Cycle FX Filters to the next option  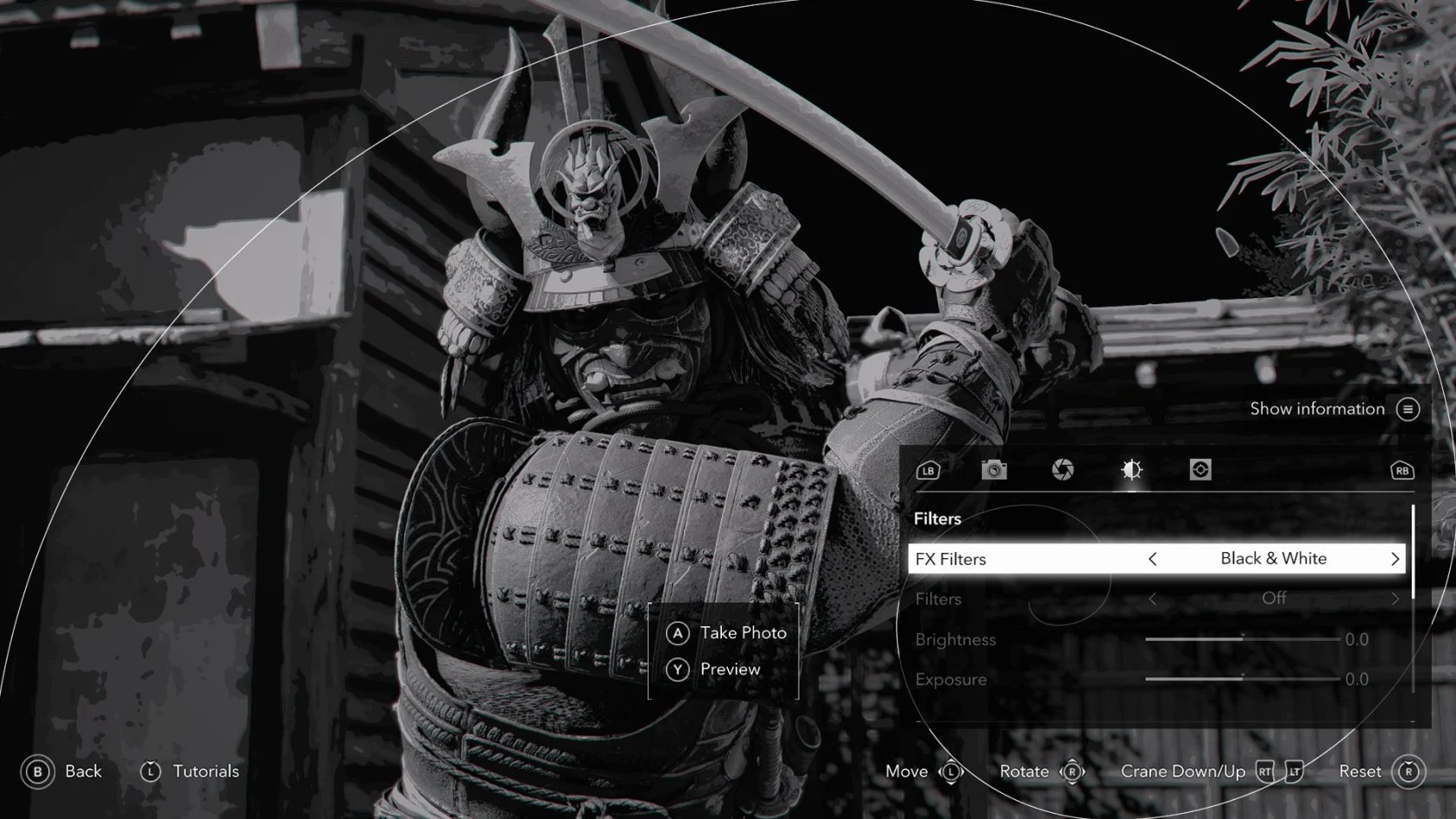pyautogui.click(x=1395, y=559)
